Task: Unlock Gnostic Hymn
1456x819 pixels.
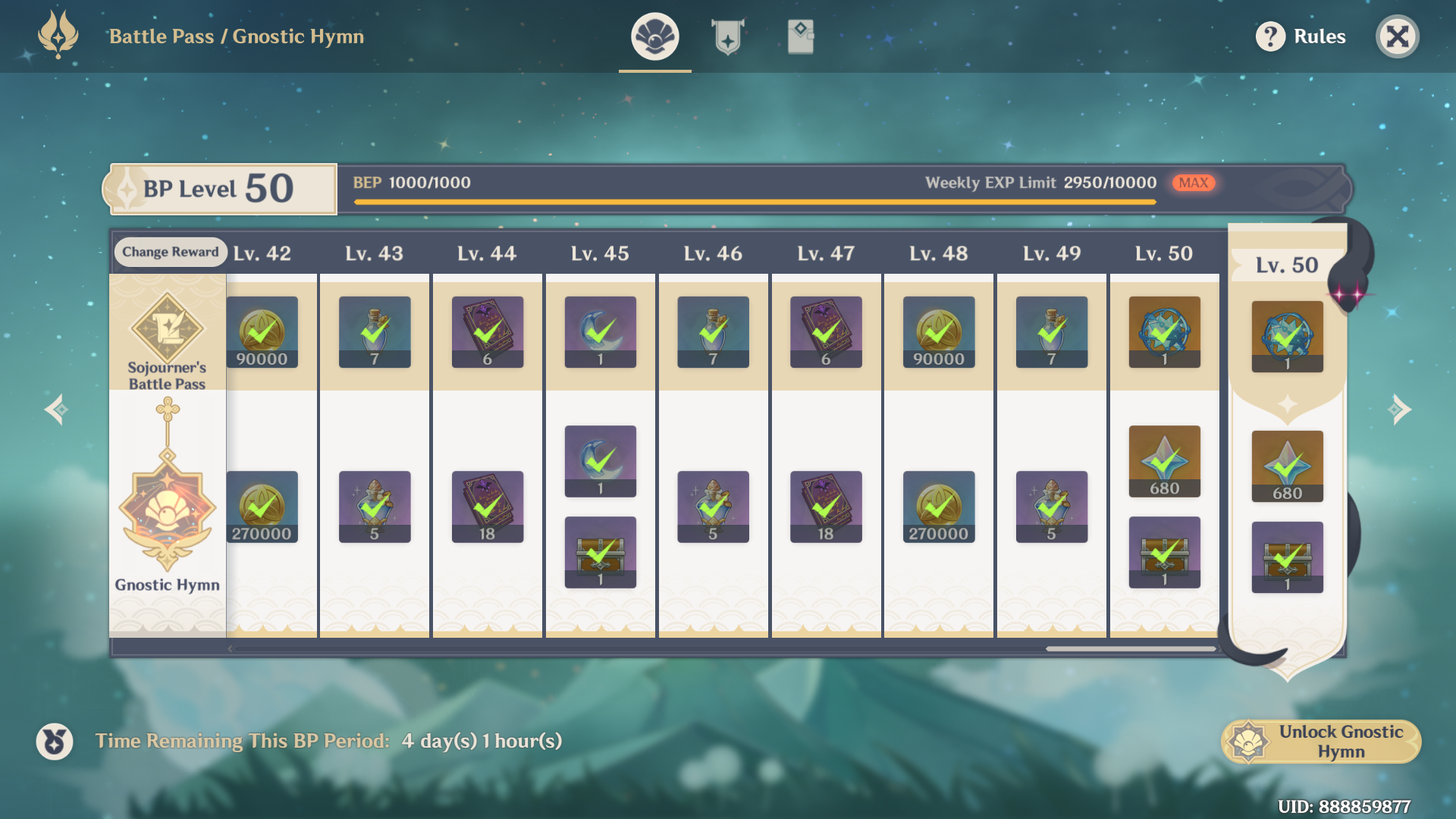Action: point(1321,741)
